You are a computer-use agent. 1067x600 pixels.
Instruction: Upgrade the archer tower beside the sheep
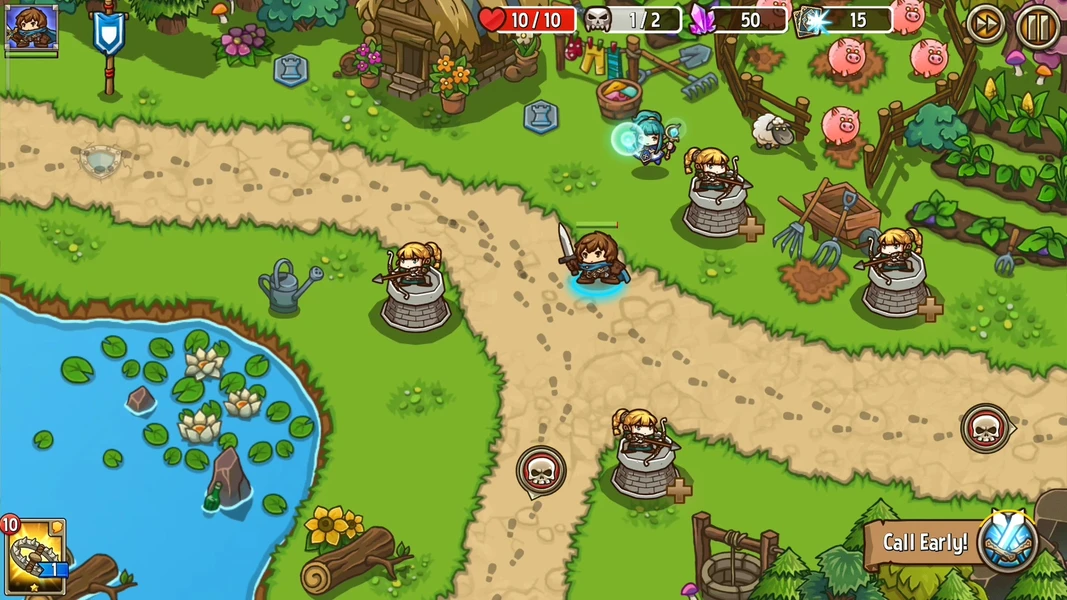751,229
